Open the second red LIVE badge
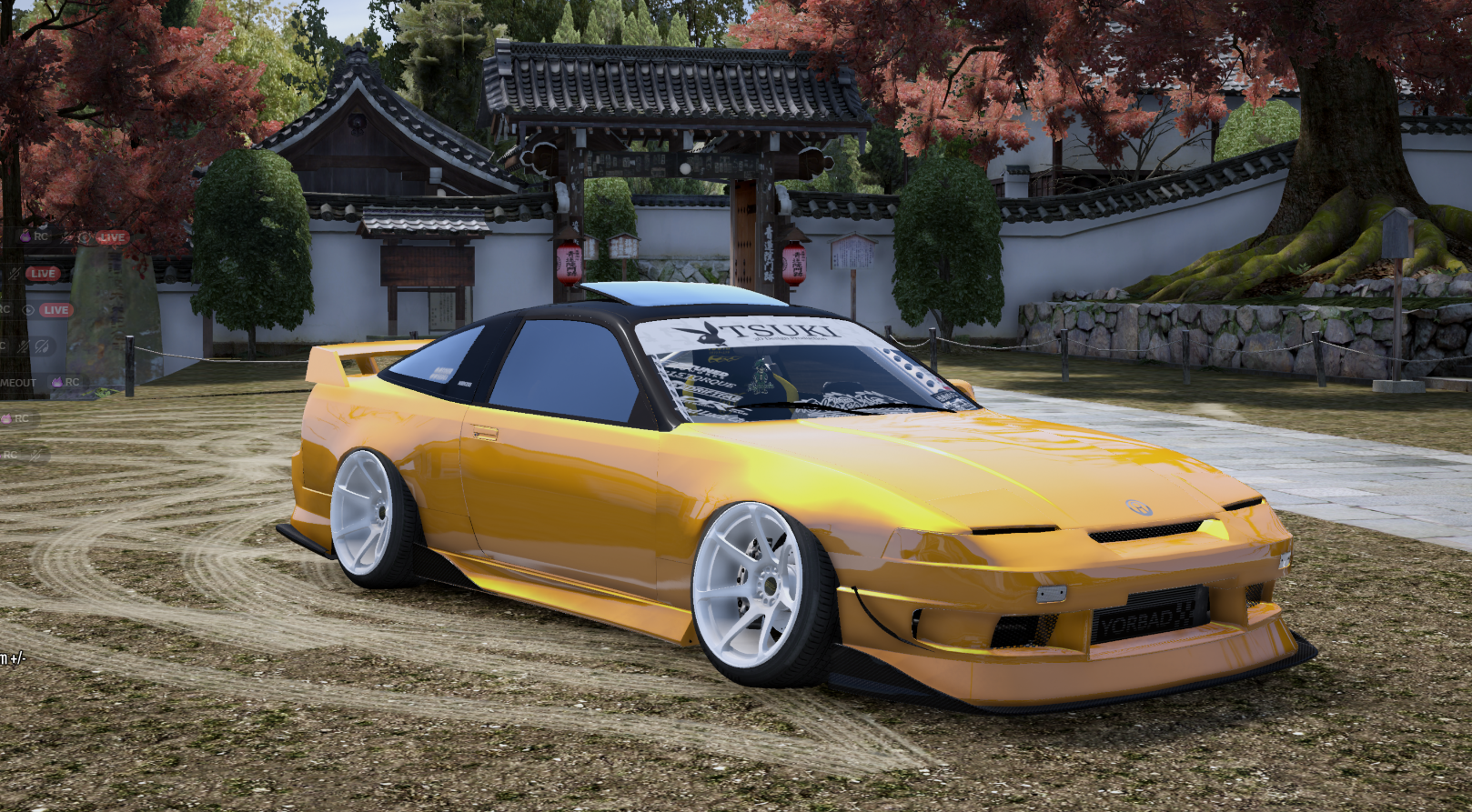This screenshot has width=1472, height=812. 44,274
